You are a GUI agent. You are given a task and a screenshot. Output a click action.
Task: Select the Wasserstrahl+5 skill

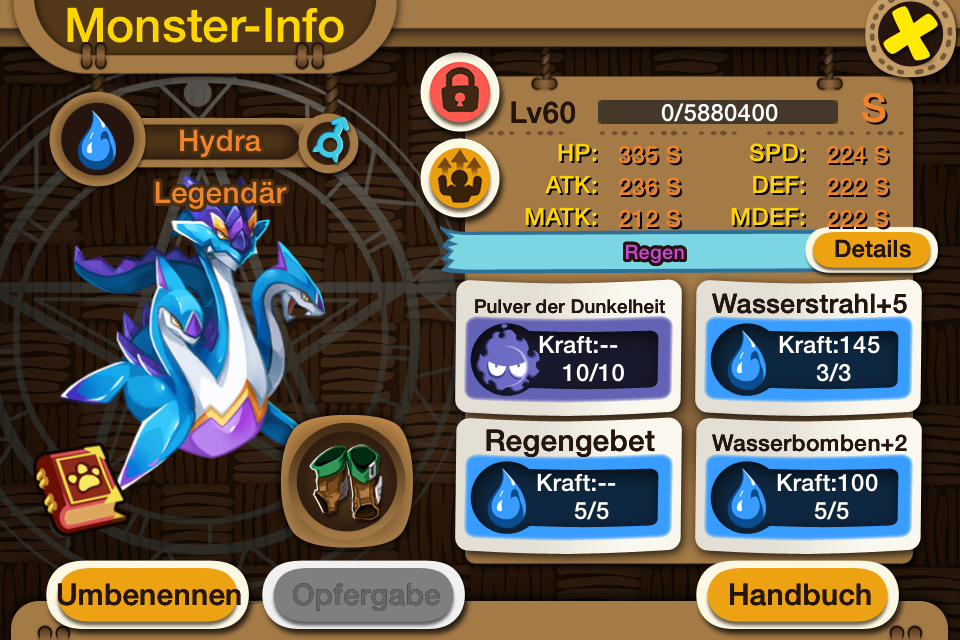tap(808, 345)
